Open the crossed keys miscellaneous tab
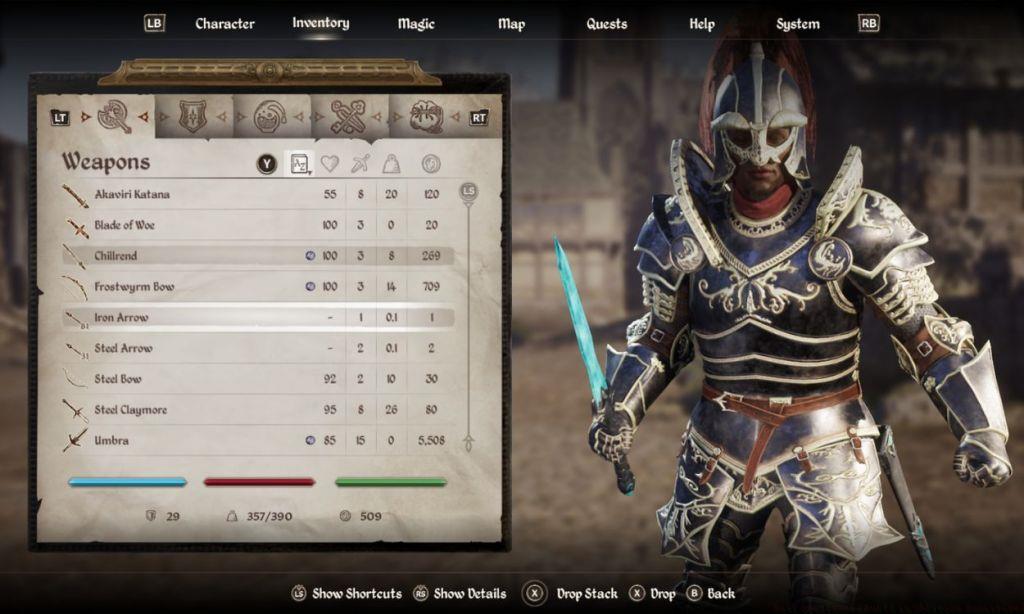The width and height of the screenshot is (1024, 614). (349, 117)
